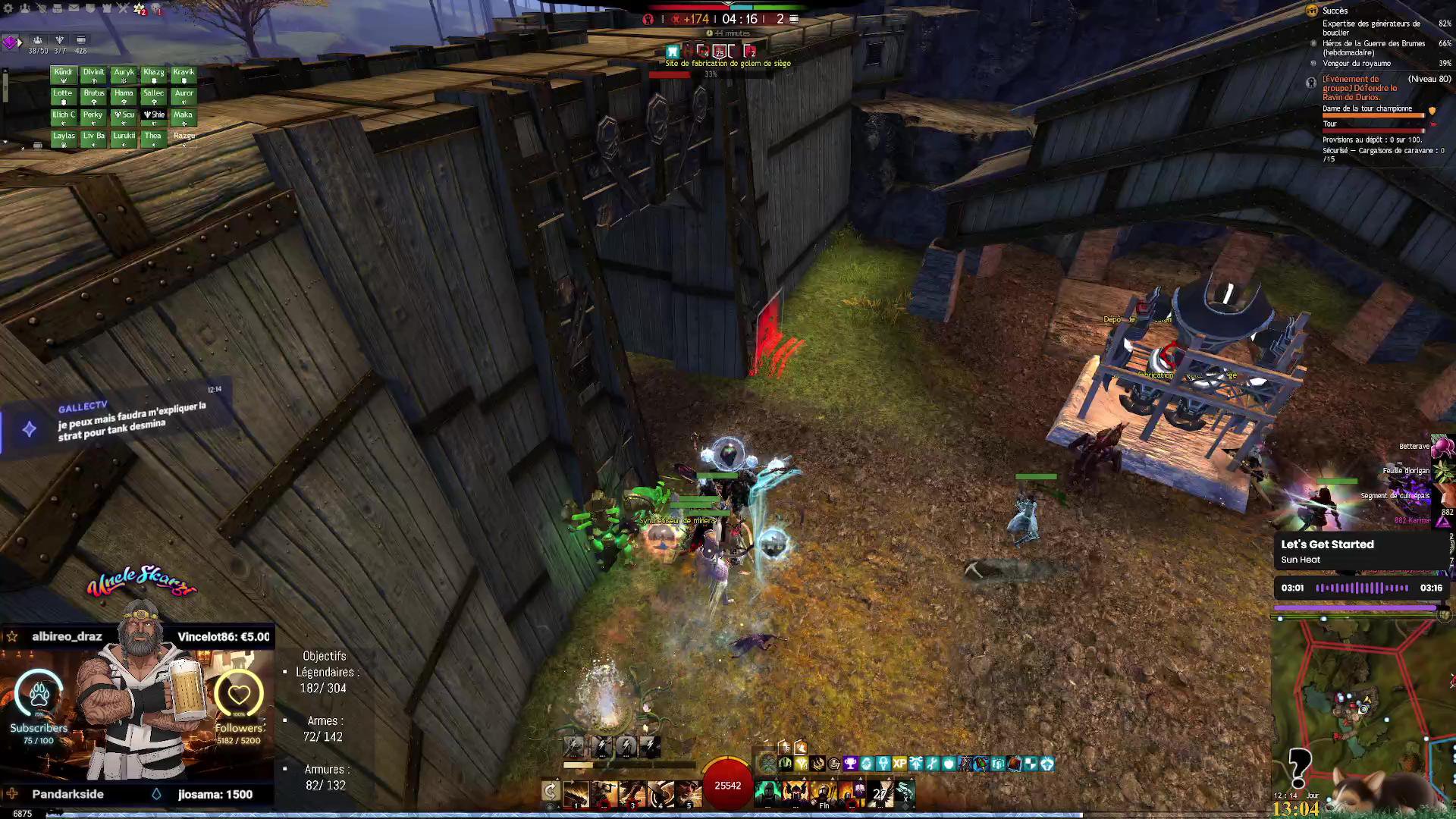Activate the green hooded healing skill

767,793
